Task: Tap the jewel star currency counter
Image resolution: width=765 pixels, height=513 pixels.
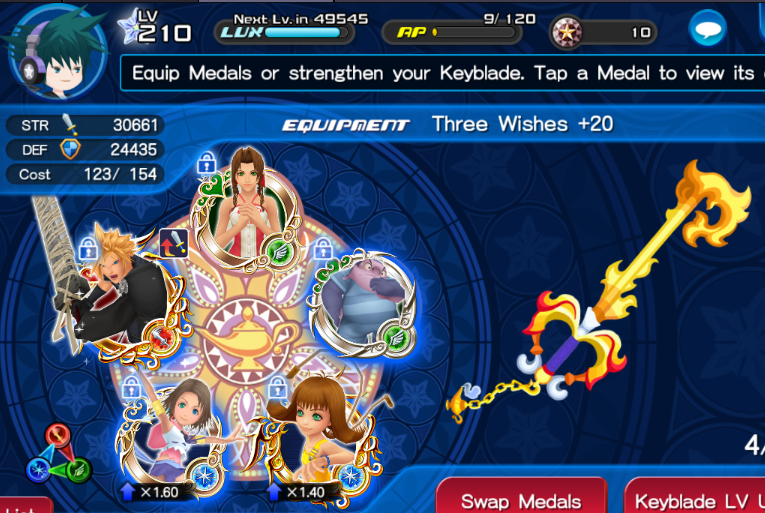Action: coord(603,32)
